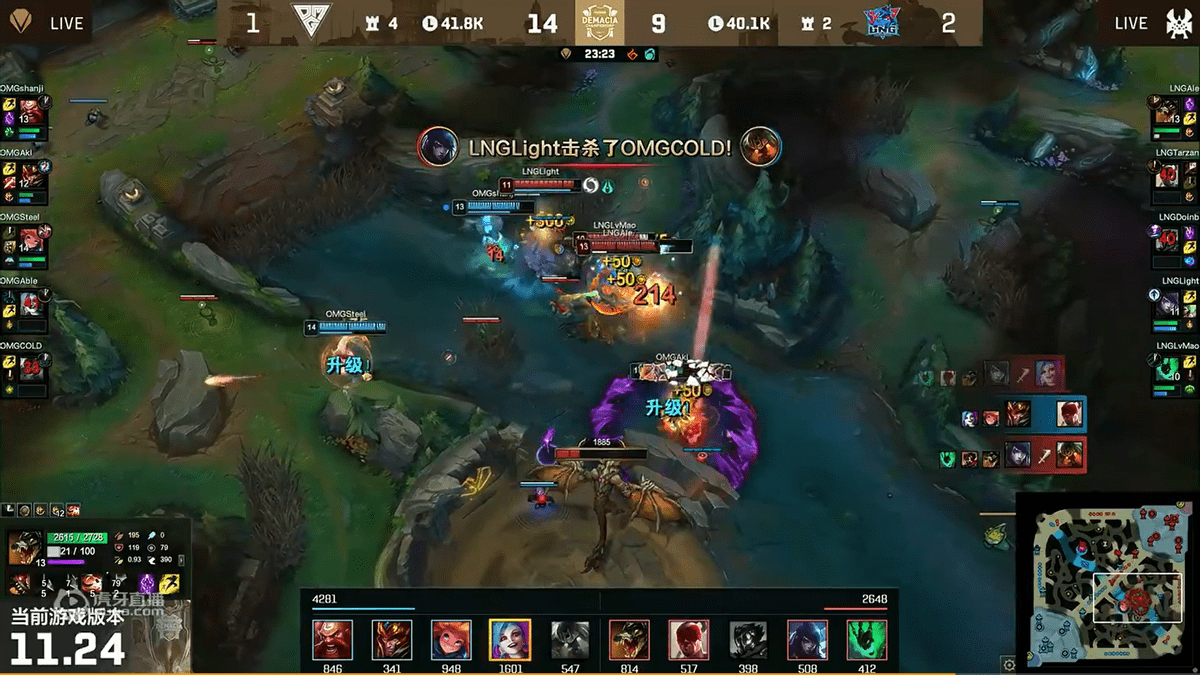Choose Thresh's green portrait in the gold bar
This screenshot has height=675, width=1200.
point(866,640)
